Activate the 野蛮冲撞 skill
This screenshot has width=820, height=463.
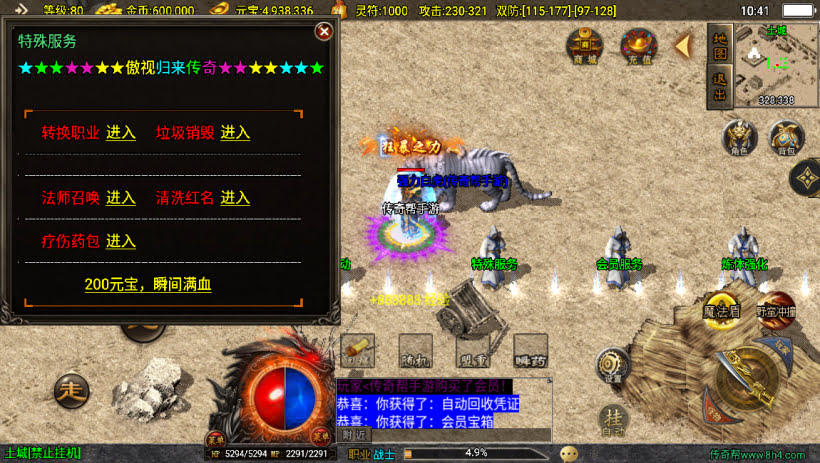(x=775, y=309)
